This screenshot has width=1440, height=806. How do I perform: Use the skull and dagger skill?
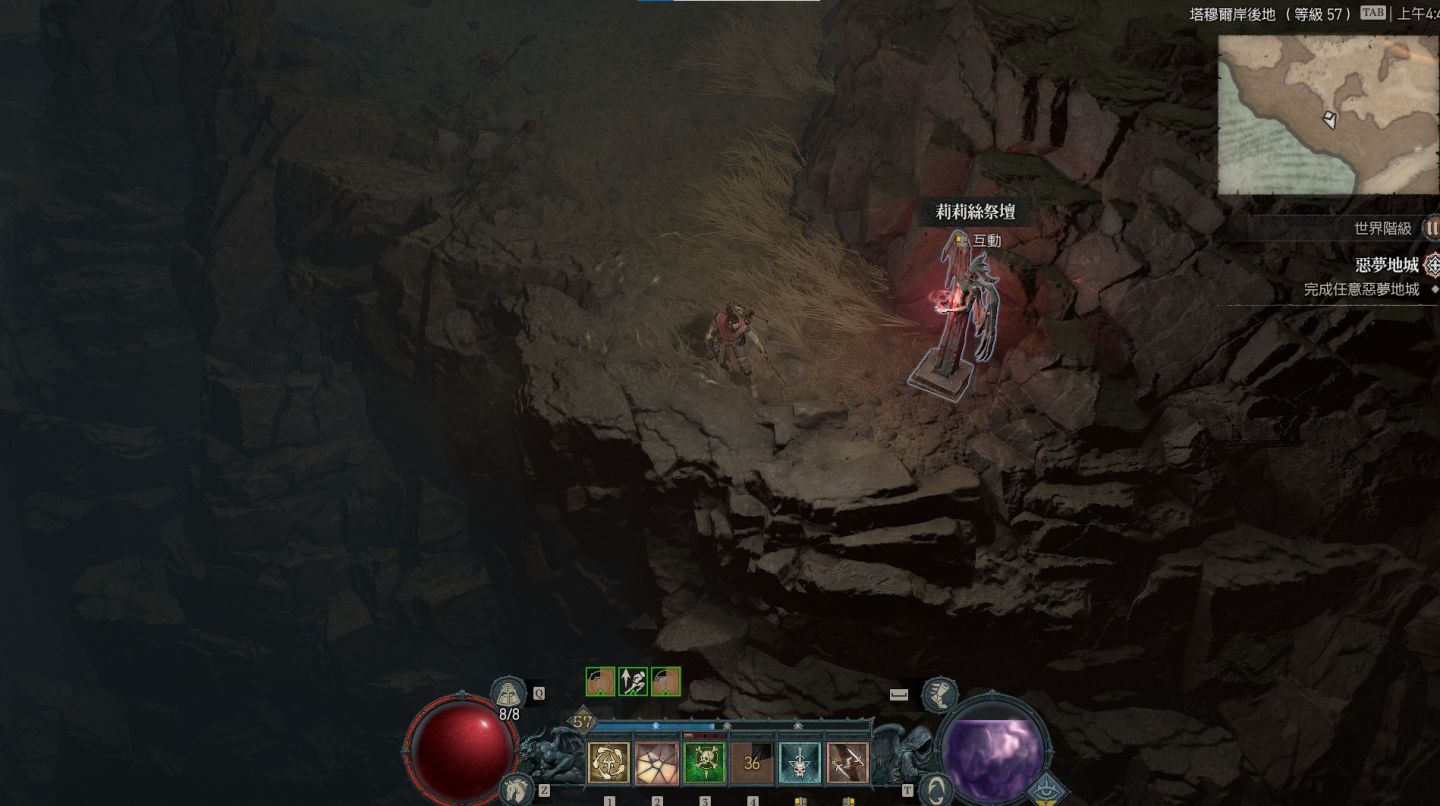pyautogui.click(x=800, y=763)
